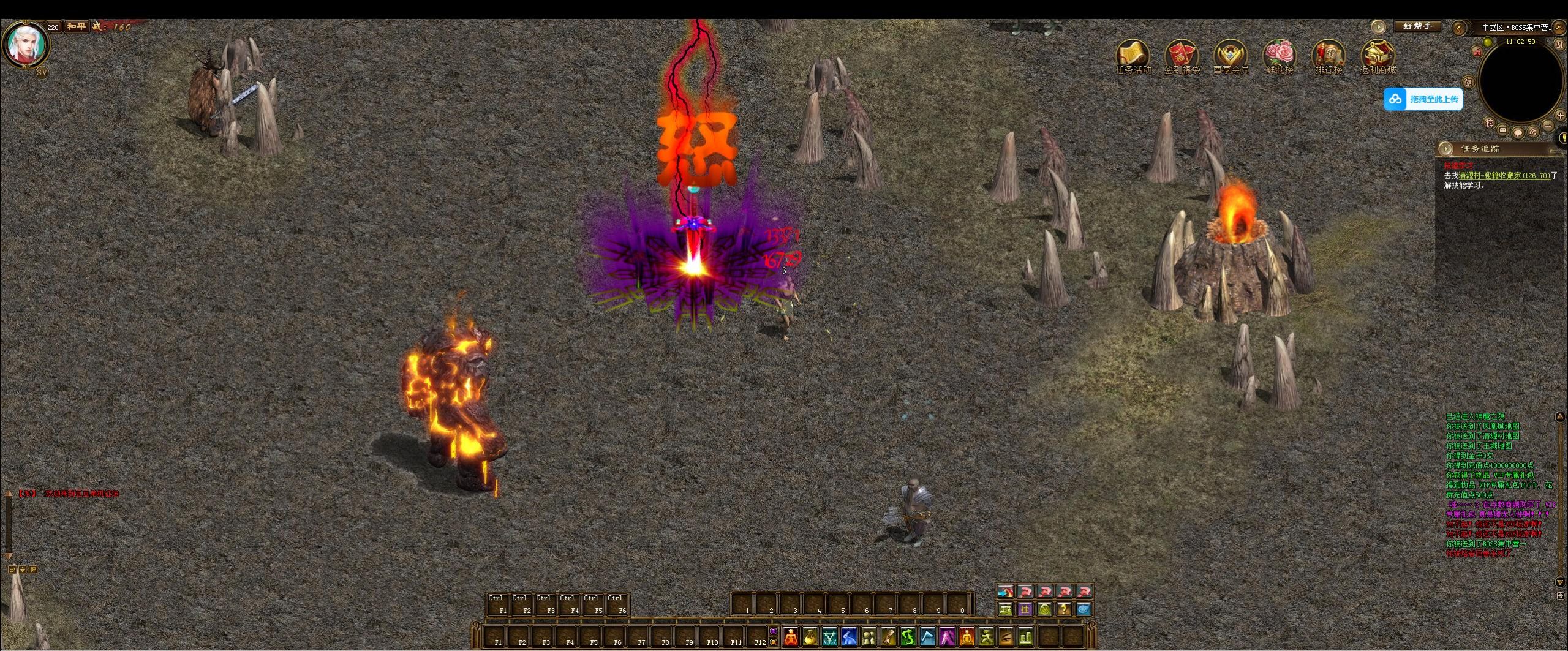Click the white-haired character portrait

click(x=26, y=43)
